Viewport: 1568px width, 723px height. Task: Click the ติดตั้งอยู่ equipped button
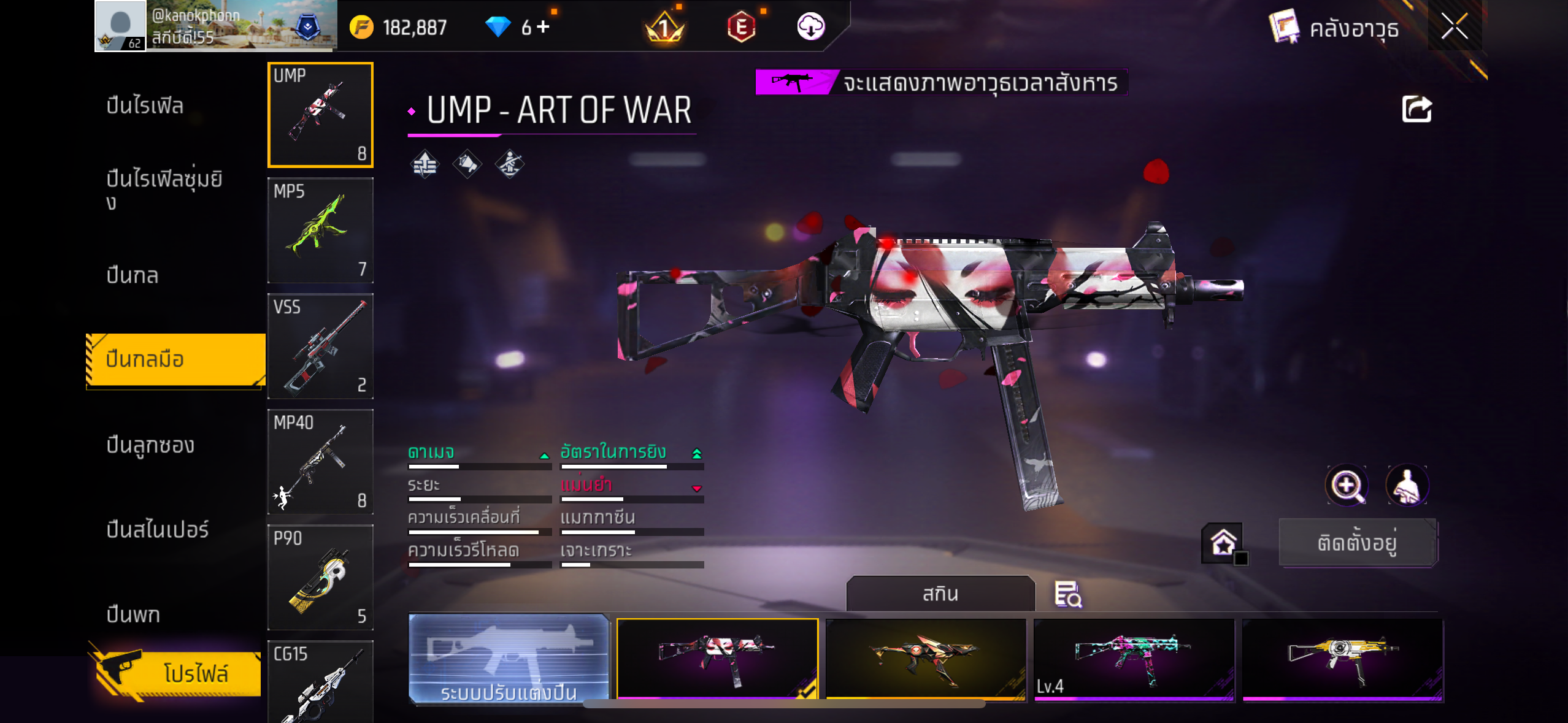pyautogui.click(x=1357, y=543)
